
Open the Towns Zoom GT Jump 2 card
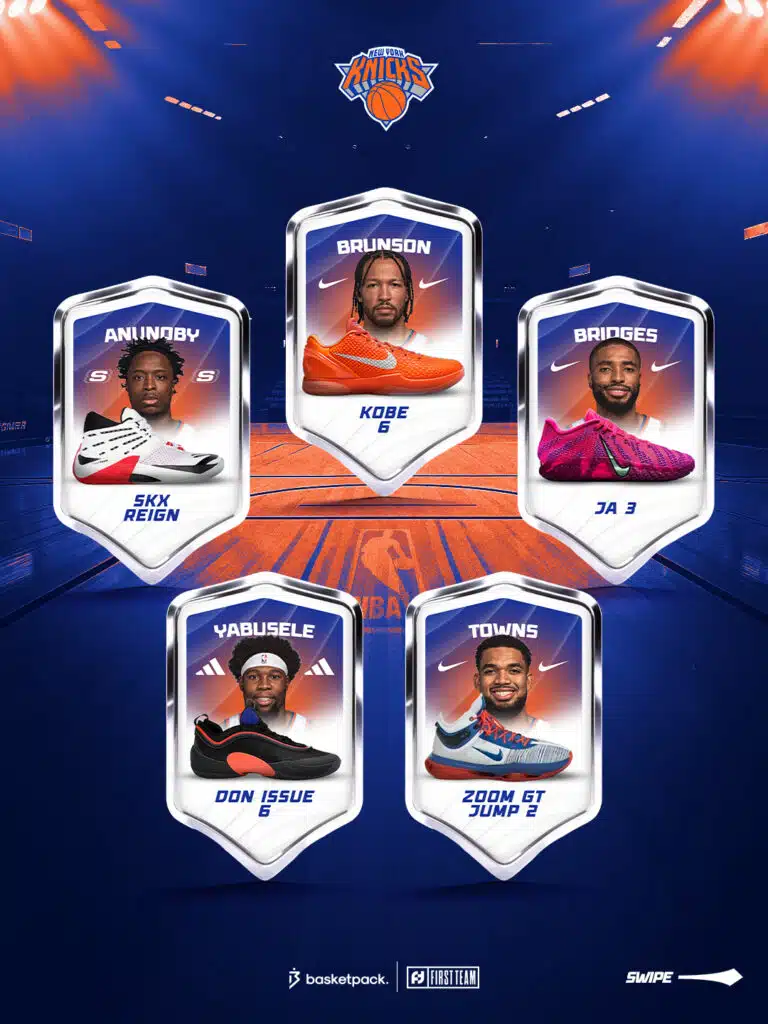coord(503,718)
